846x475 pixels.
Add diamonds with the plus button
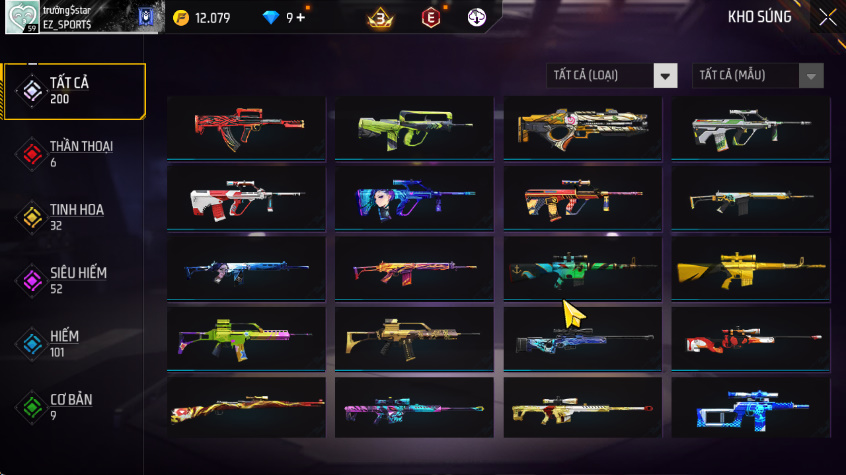300,17
